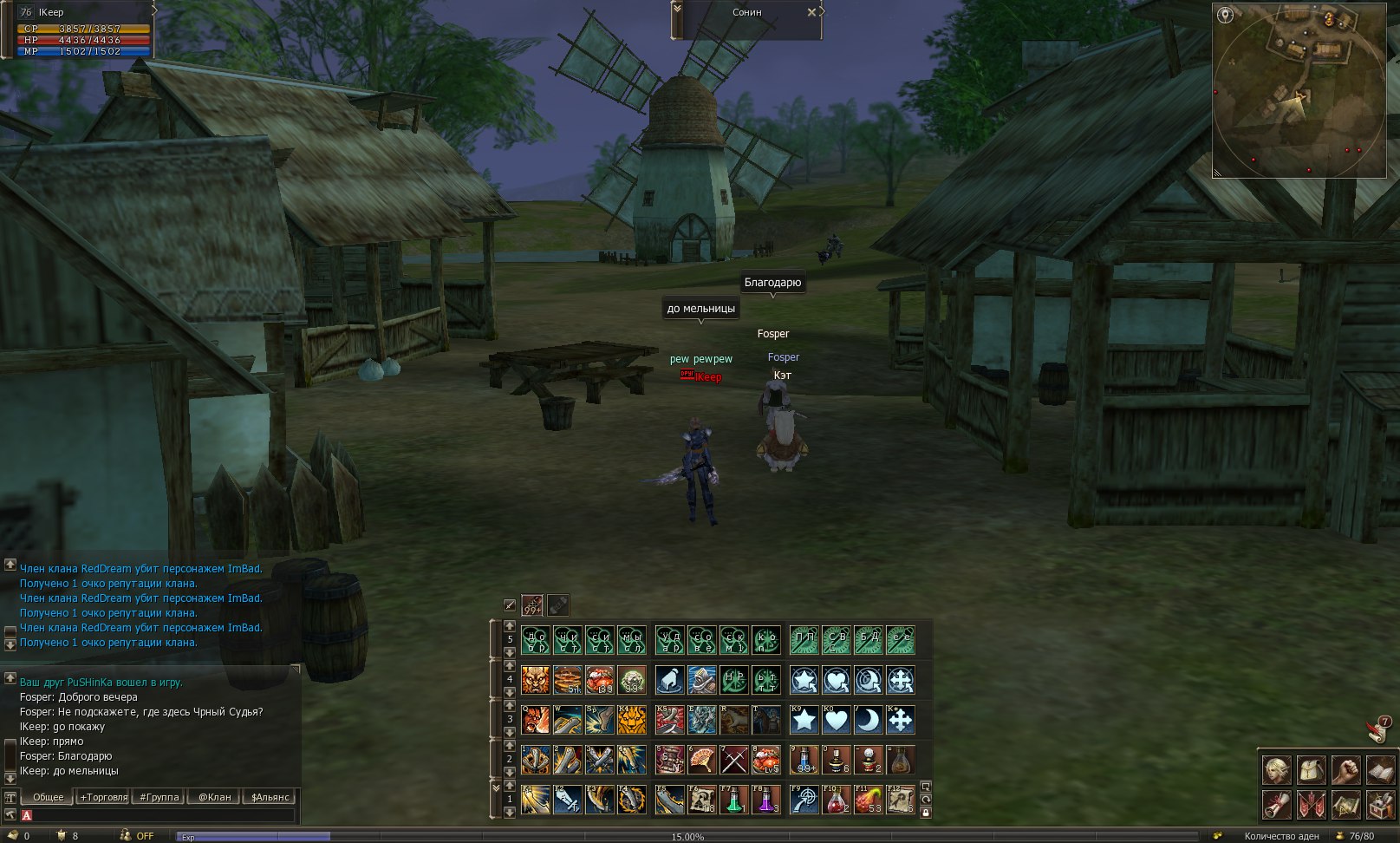This screenshot has height=843, width=1400.
Task: Open the character status elf-head icon
Action: [1276, 768]
